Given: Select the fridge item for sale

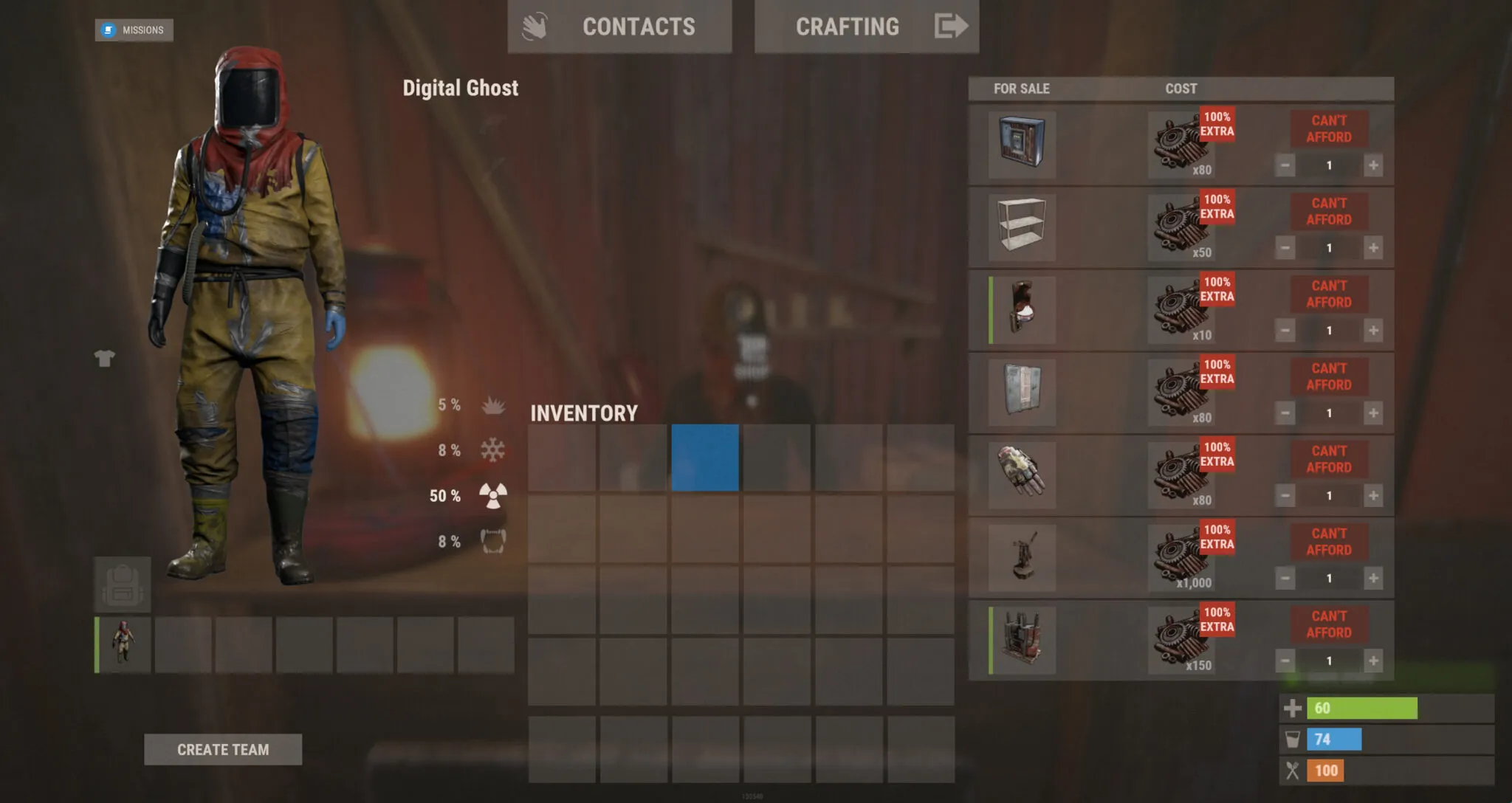Looking at the screenshot, I should pyautogui.click(x=1023, y=144).
